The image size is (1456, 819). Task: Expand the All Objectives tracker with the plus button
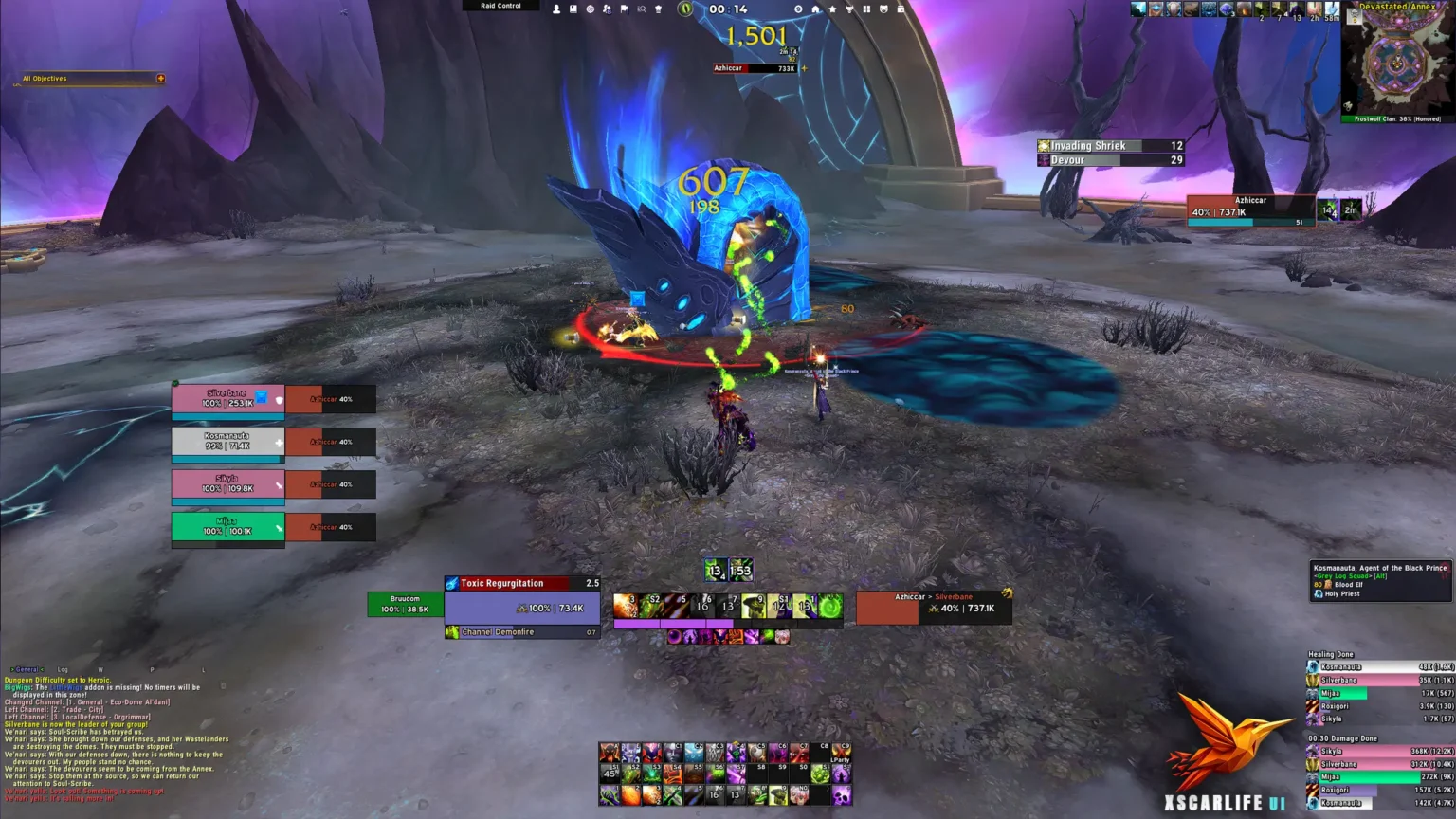pos(160,79)
